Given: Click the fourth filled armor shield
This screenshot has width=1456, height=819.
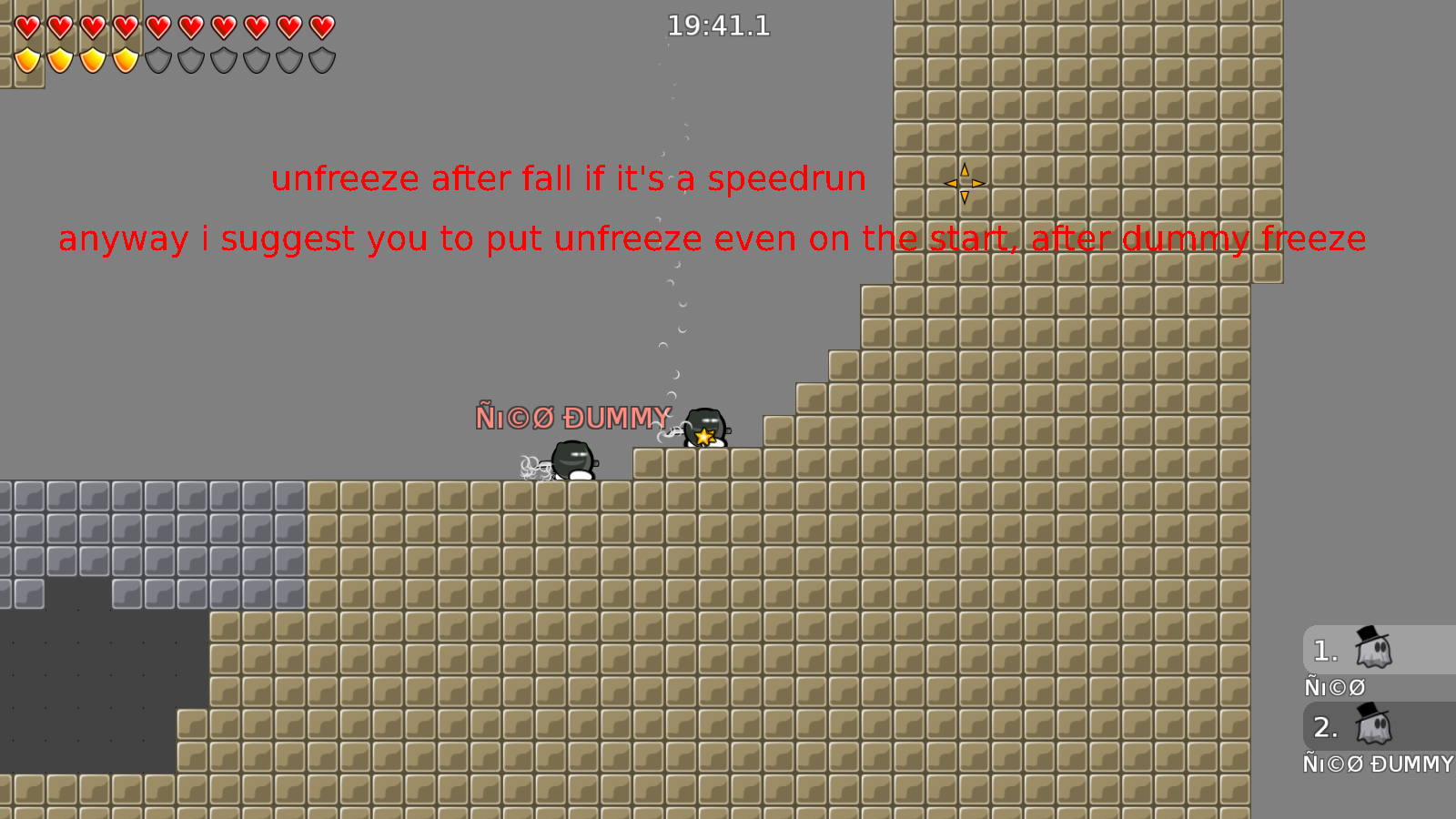Looking at the screenshot, I should tap(125, 60).
